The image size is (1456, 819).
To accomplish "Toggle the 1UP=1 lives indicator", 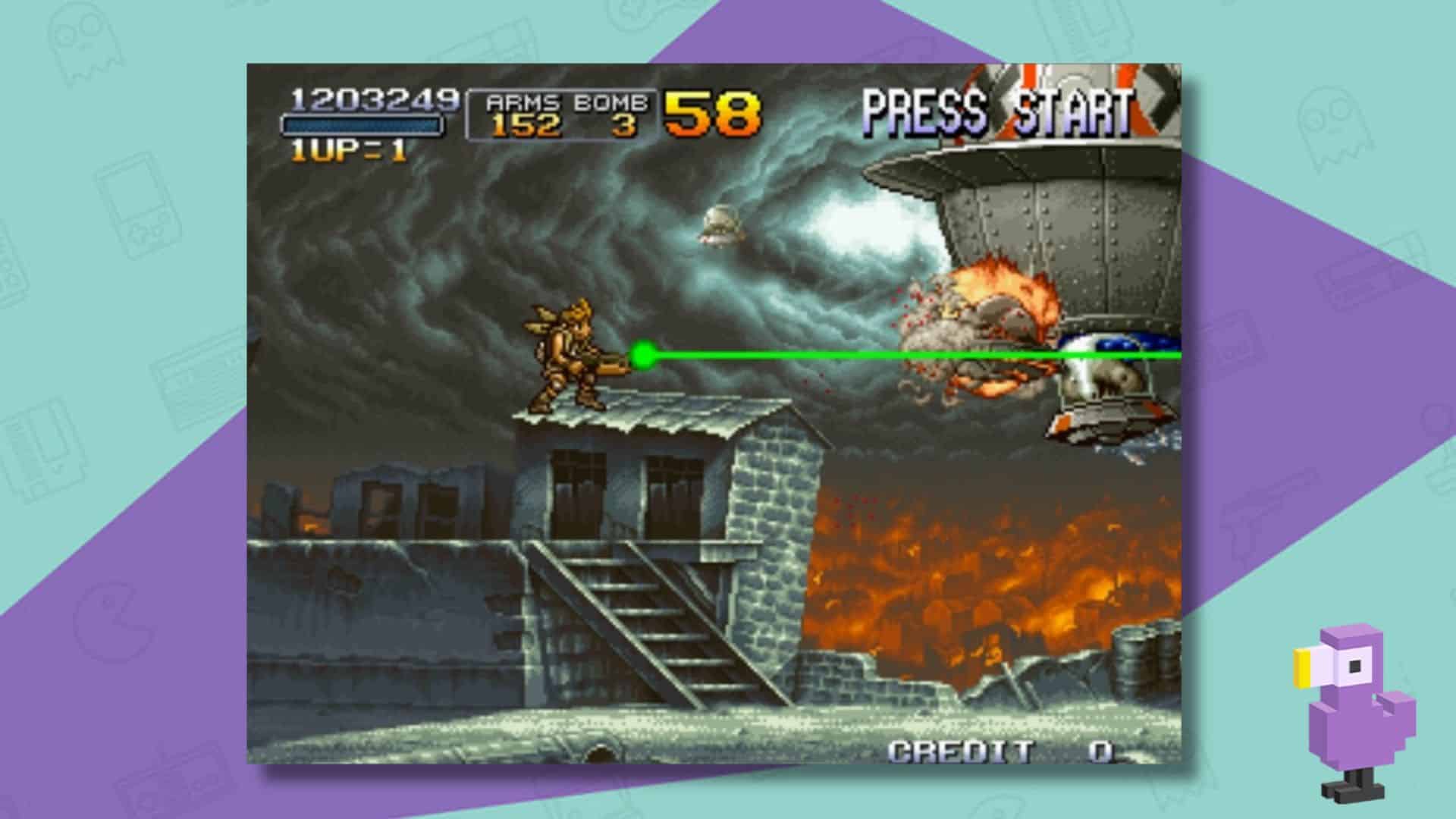I will tap(349, 150).
